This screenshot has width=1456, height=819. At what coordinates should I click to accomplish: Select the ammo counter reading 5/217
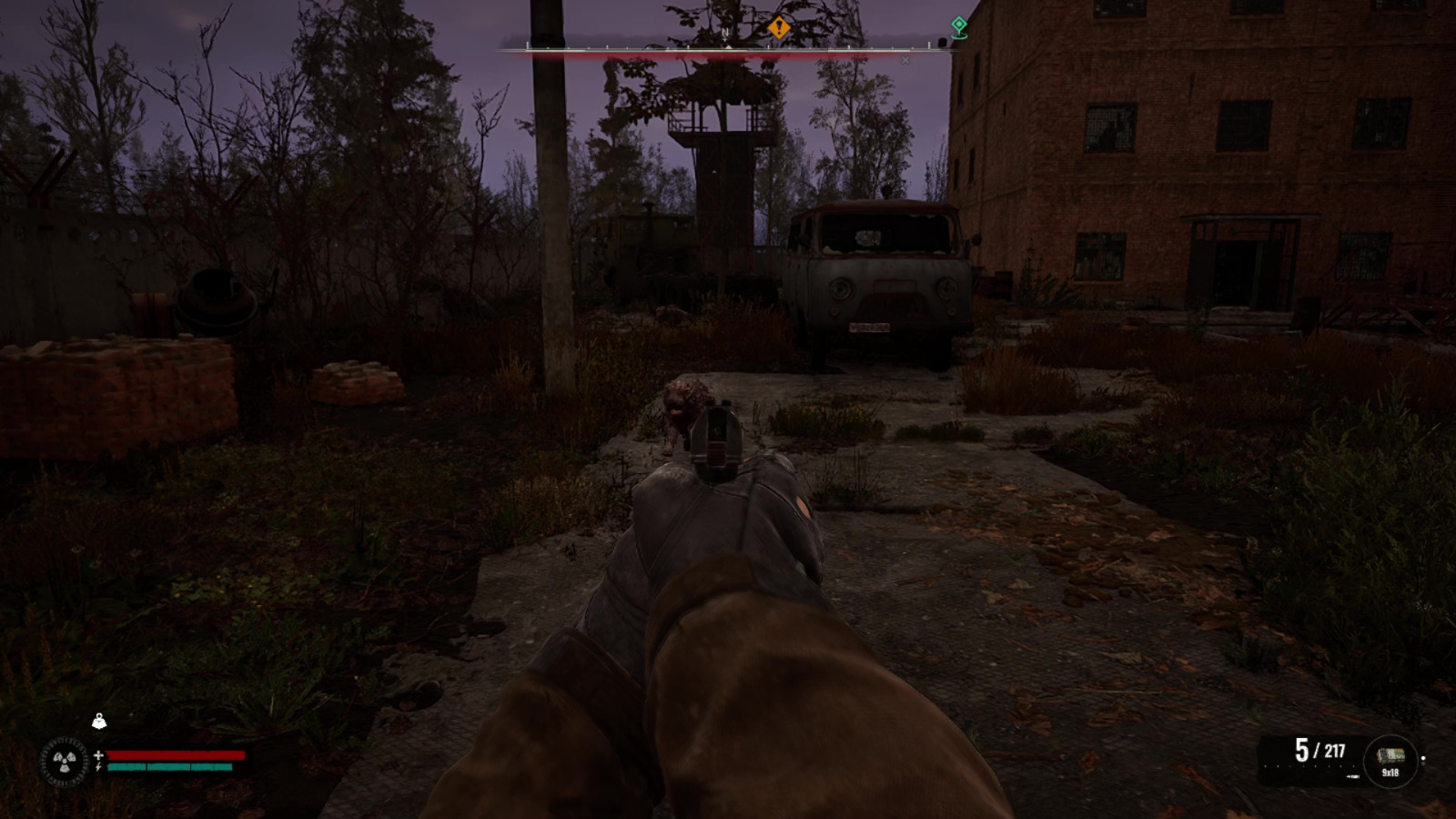[1319, 749]
